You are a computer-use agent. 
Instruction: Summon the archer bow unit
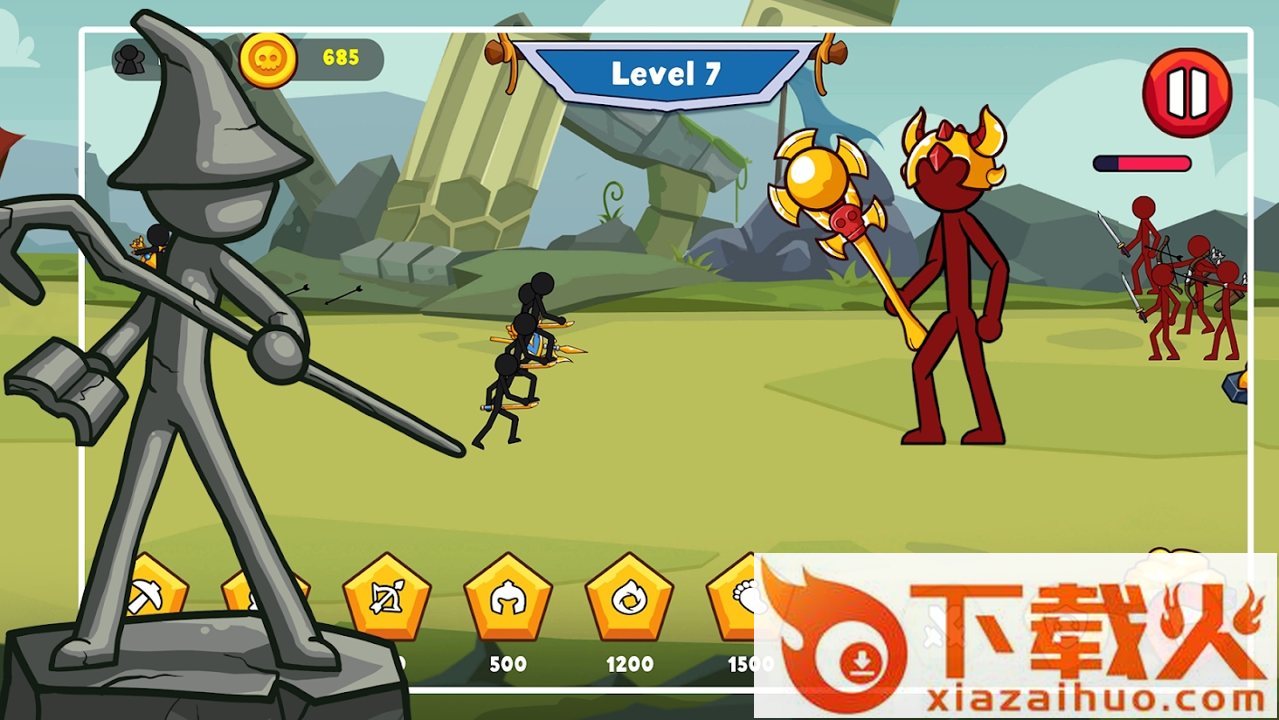(386, 597)
